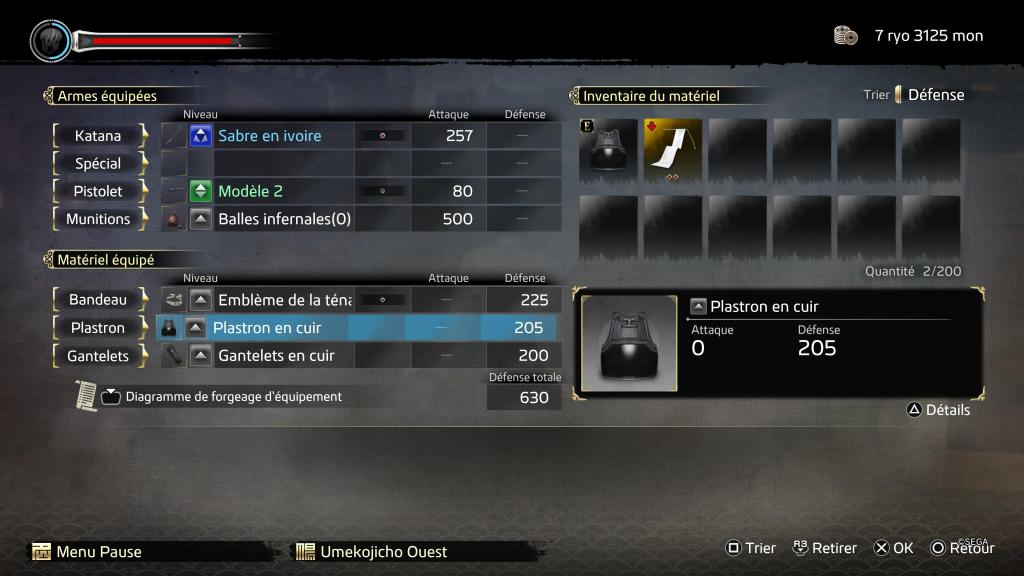Image resolution: width=1024 pixels, height=576 pixels.
Task: Select the Katana equipment category
Action: click(98, 135)
